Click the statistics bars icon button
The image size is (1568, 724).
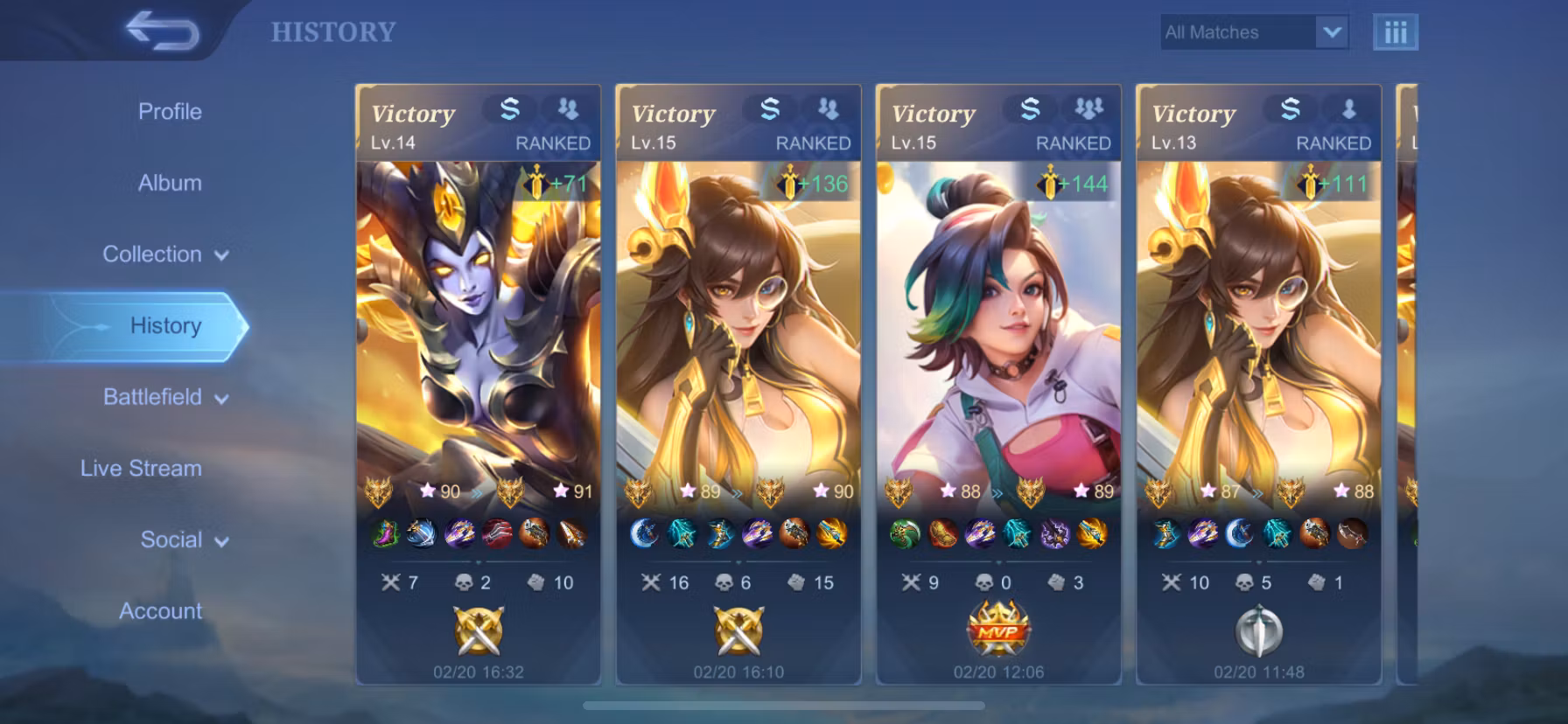1395,32
